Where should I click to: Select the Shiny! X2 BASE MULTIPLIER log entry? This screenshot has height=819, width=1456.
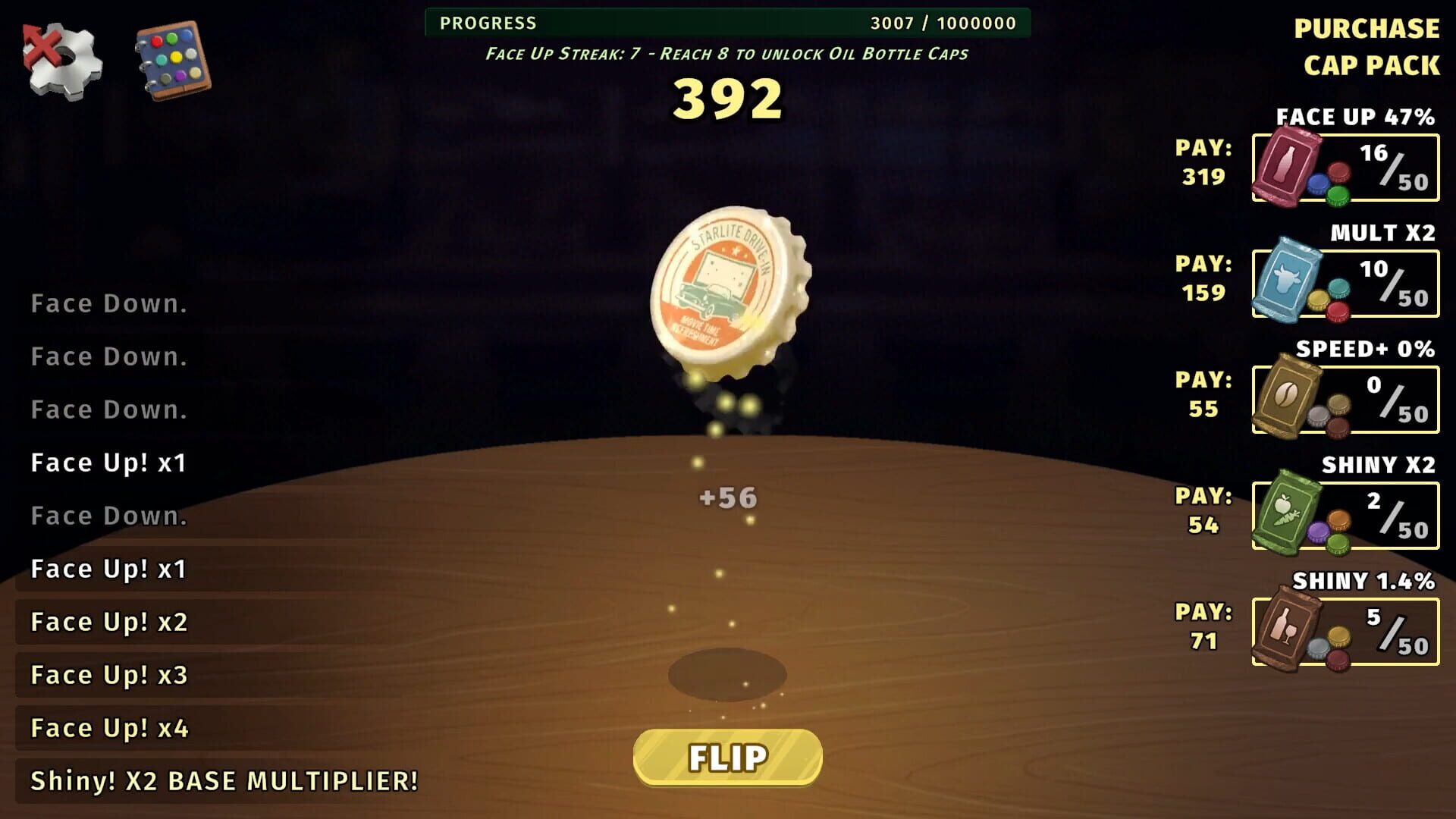[x=224, y=780]
